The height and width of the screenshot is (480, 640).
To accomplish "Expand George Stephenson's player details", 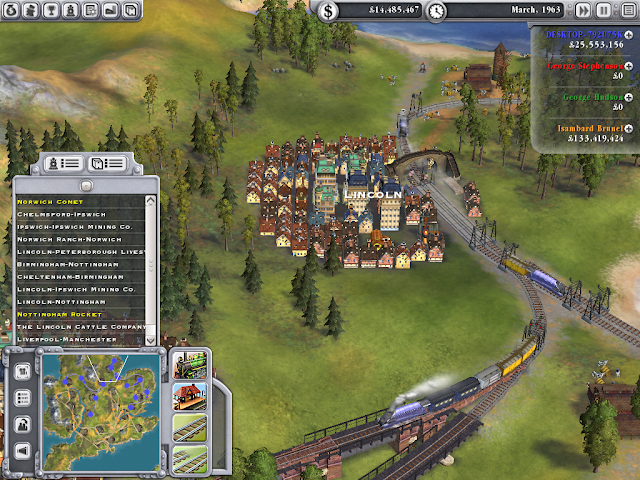I will tap(630, 66).
